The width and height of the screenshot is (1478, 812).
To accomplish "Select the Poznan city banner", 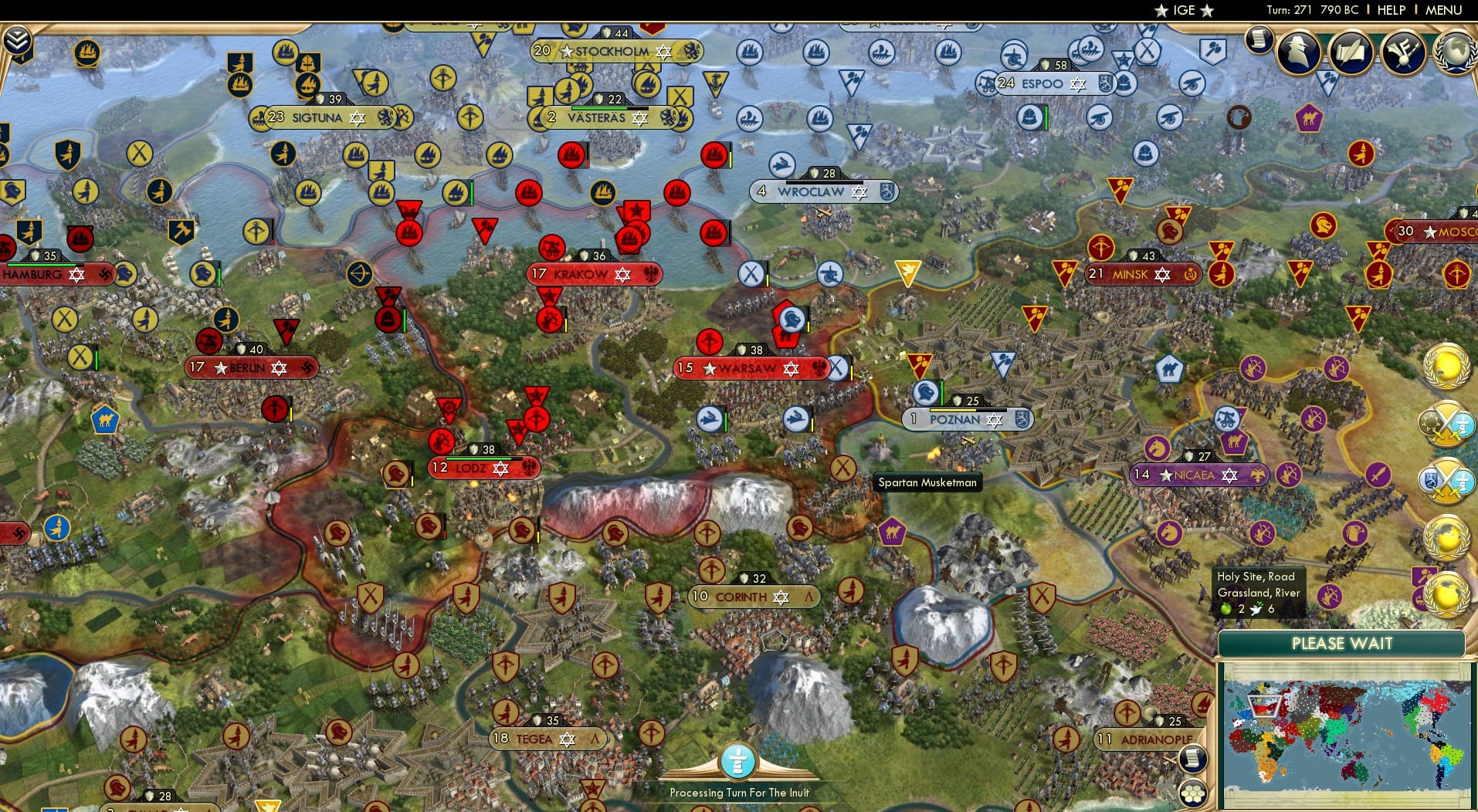I will click(963, 420).
